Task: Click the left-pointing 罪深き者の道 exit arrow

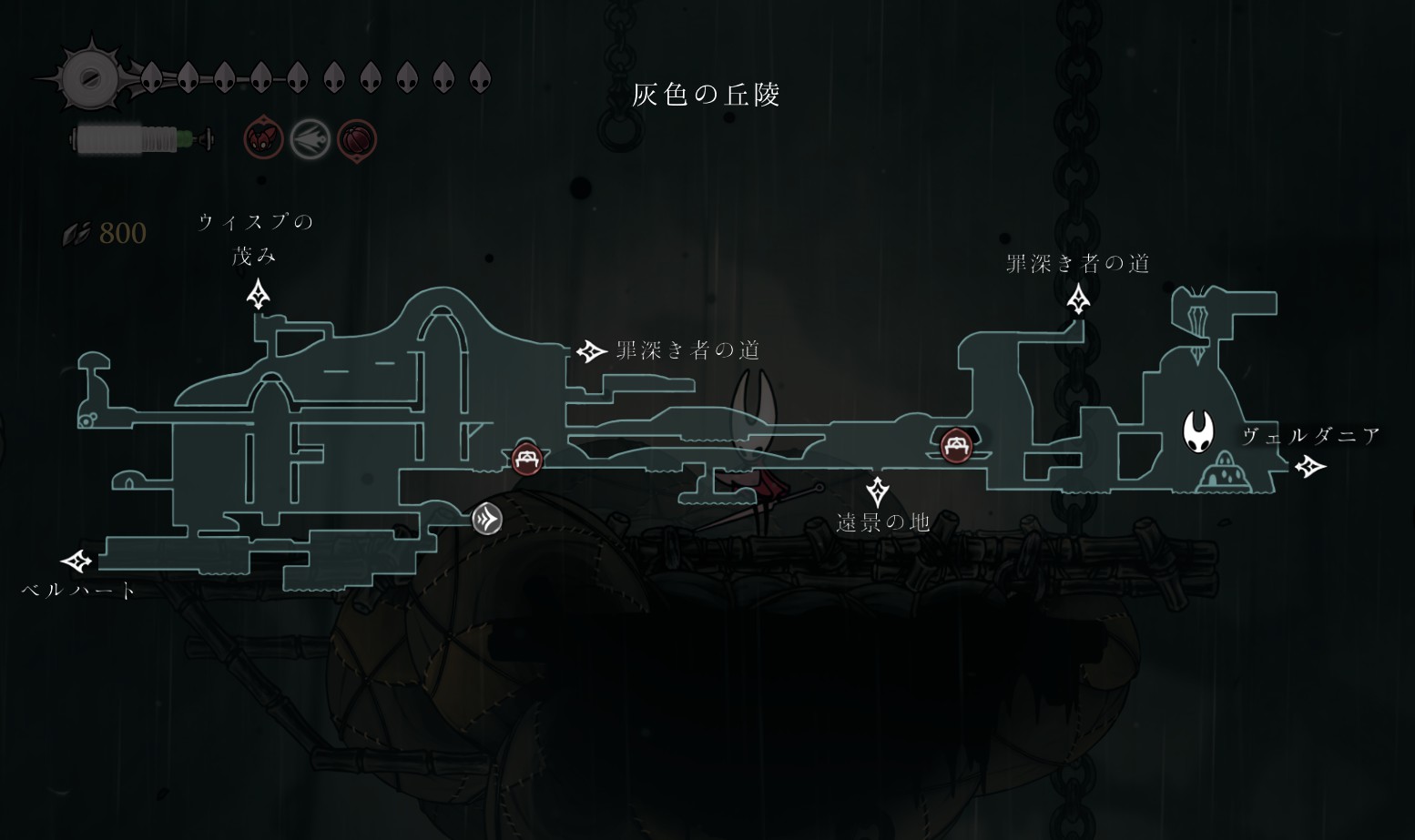Action: tap(591, 351)
